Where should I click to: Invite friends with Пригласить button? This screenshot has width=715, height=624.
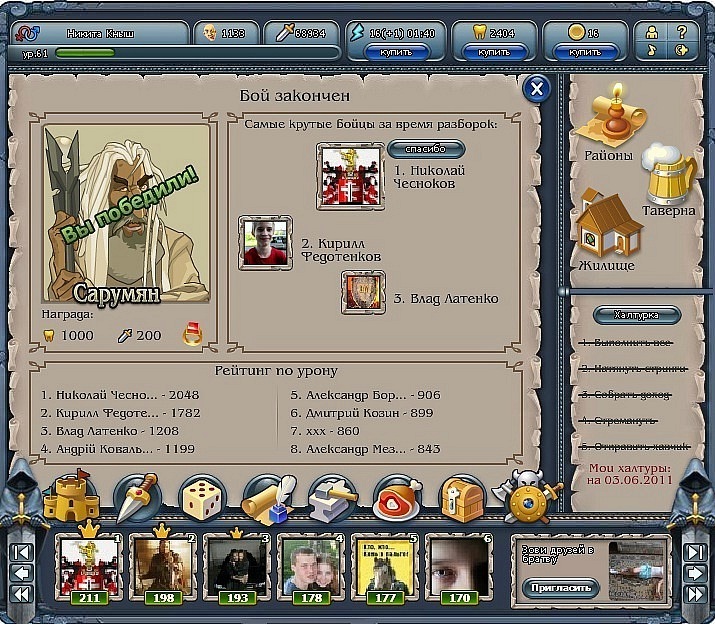pyautogui.click(x=558, y=588)
